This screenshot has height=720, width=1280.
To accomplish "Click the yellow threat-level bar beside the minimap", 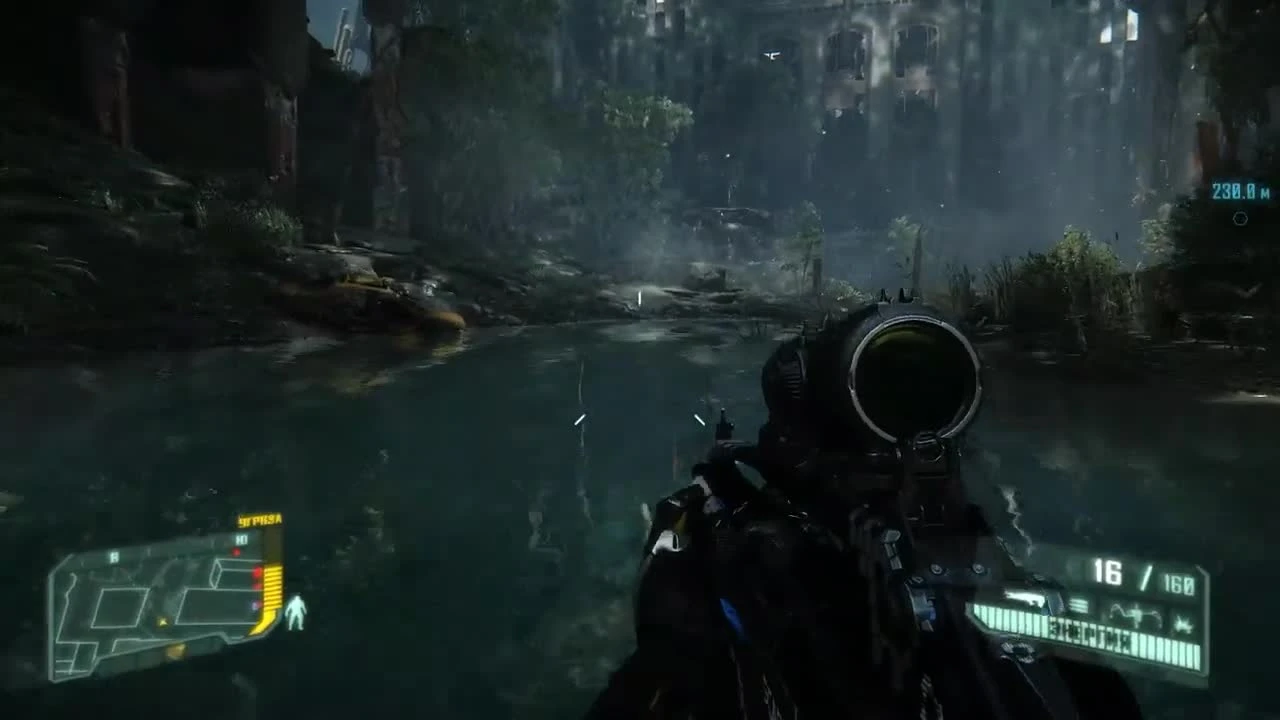I will click(x=271, y=592).
